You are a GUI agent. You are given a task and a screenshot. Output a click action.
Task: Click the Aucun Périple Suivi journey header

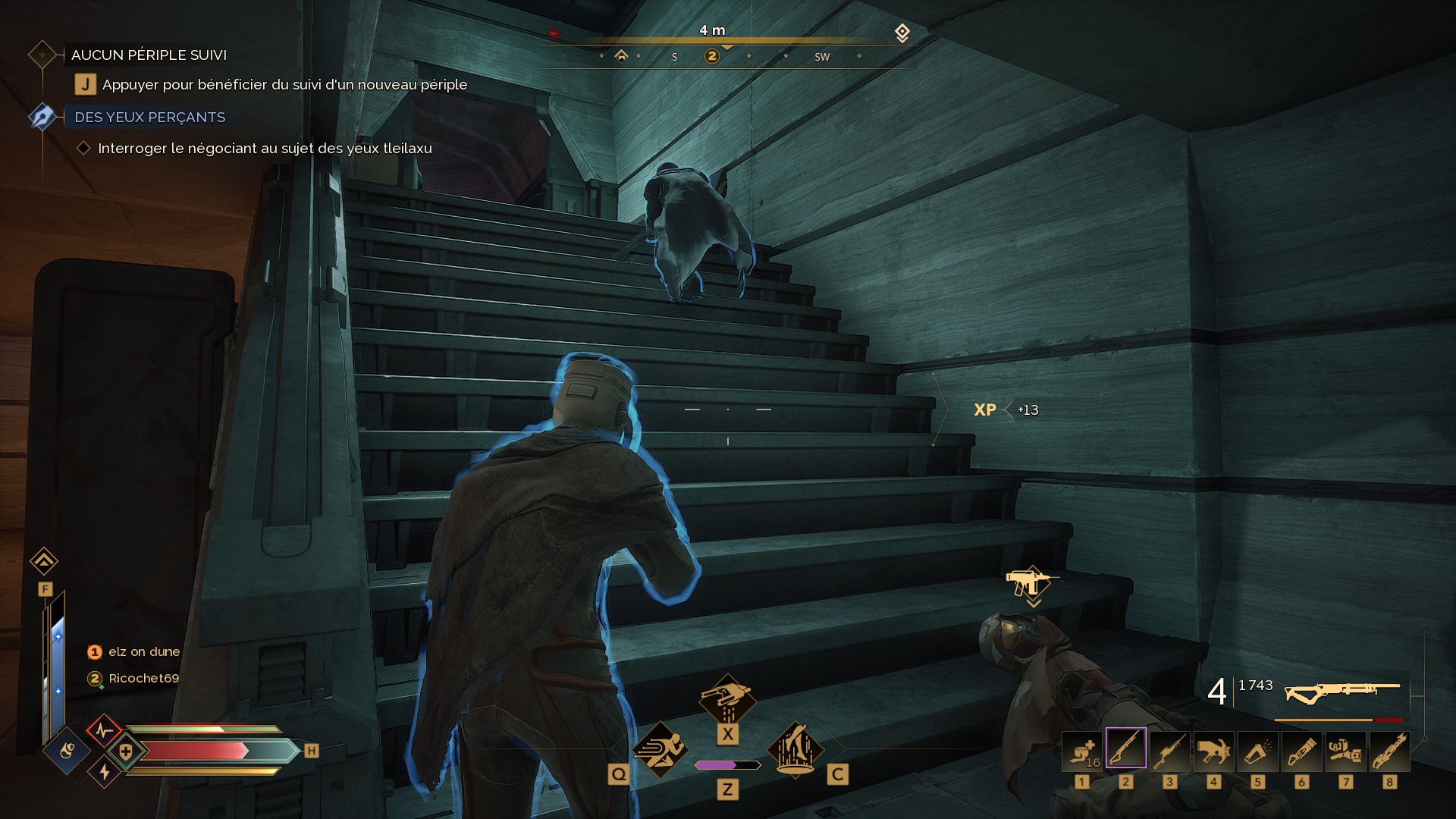(x=149, y=55)
